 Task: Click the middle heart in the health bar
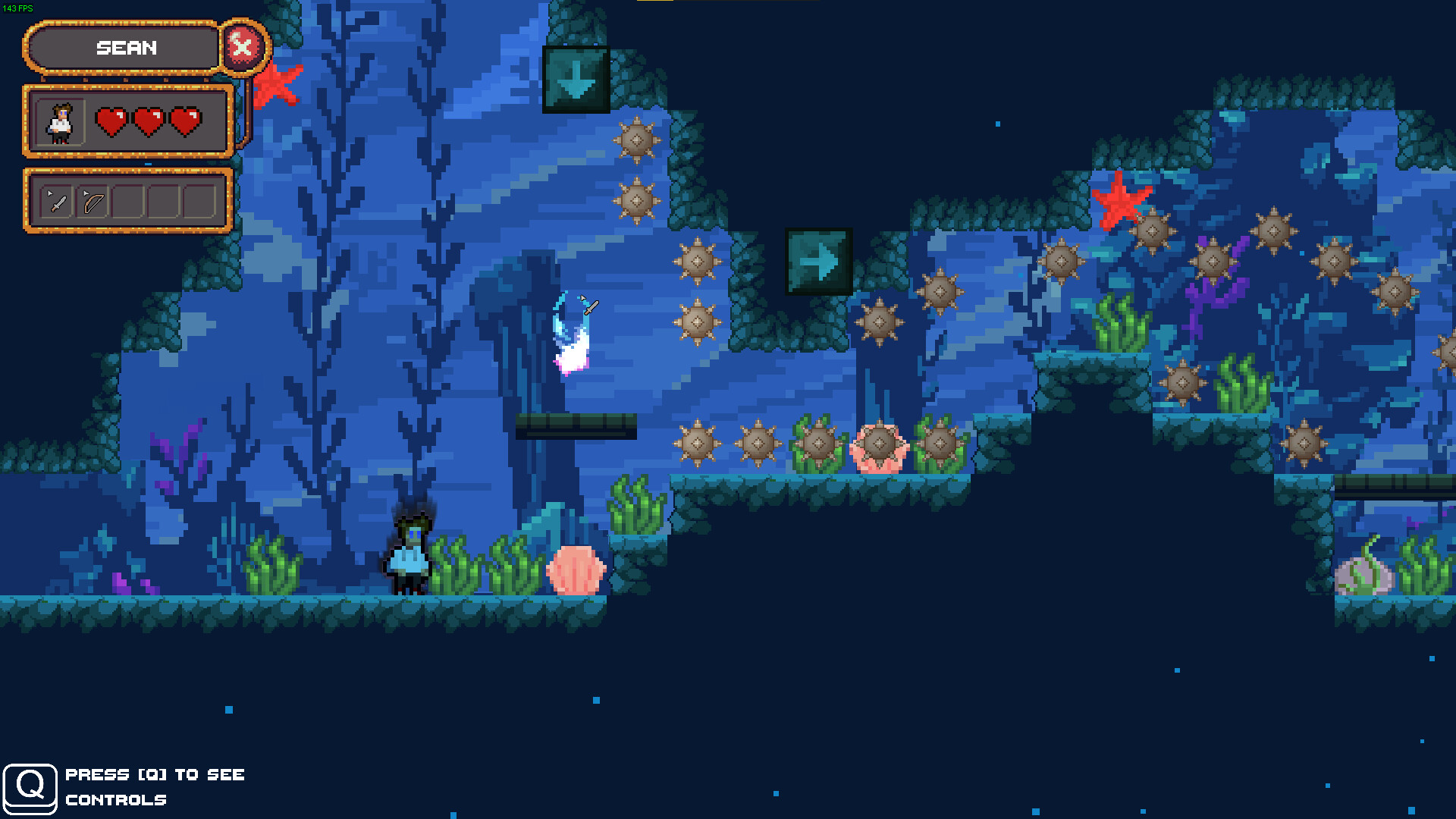click(149, 120)
